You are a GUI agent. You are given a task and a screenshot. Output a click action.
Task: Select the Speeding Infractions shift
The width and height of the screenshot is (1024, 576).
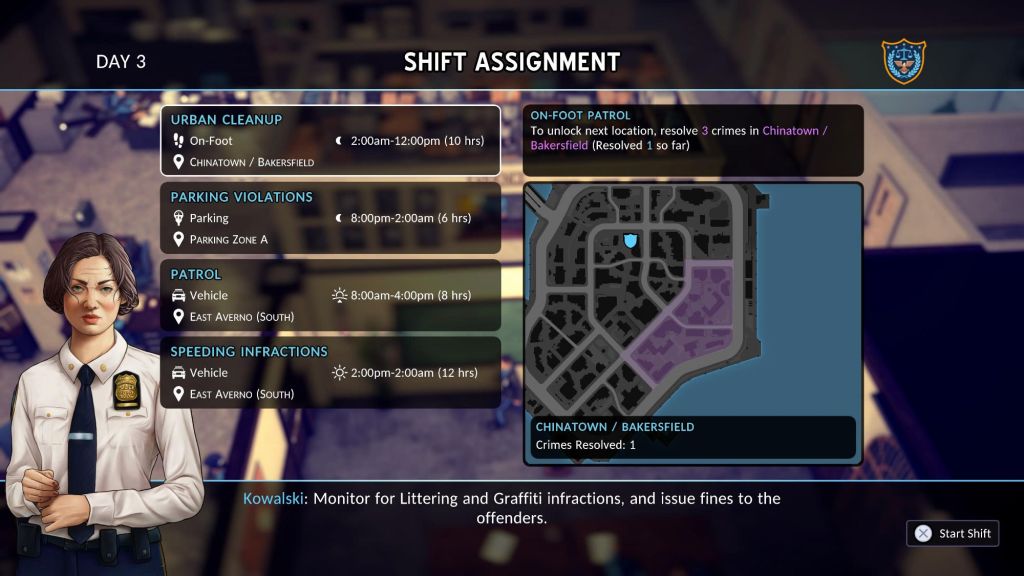click(330, 372)
